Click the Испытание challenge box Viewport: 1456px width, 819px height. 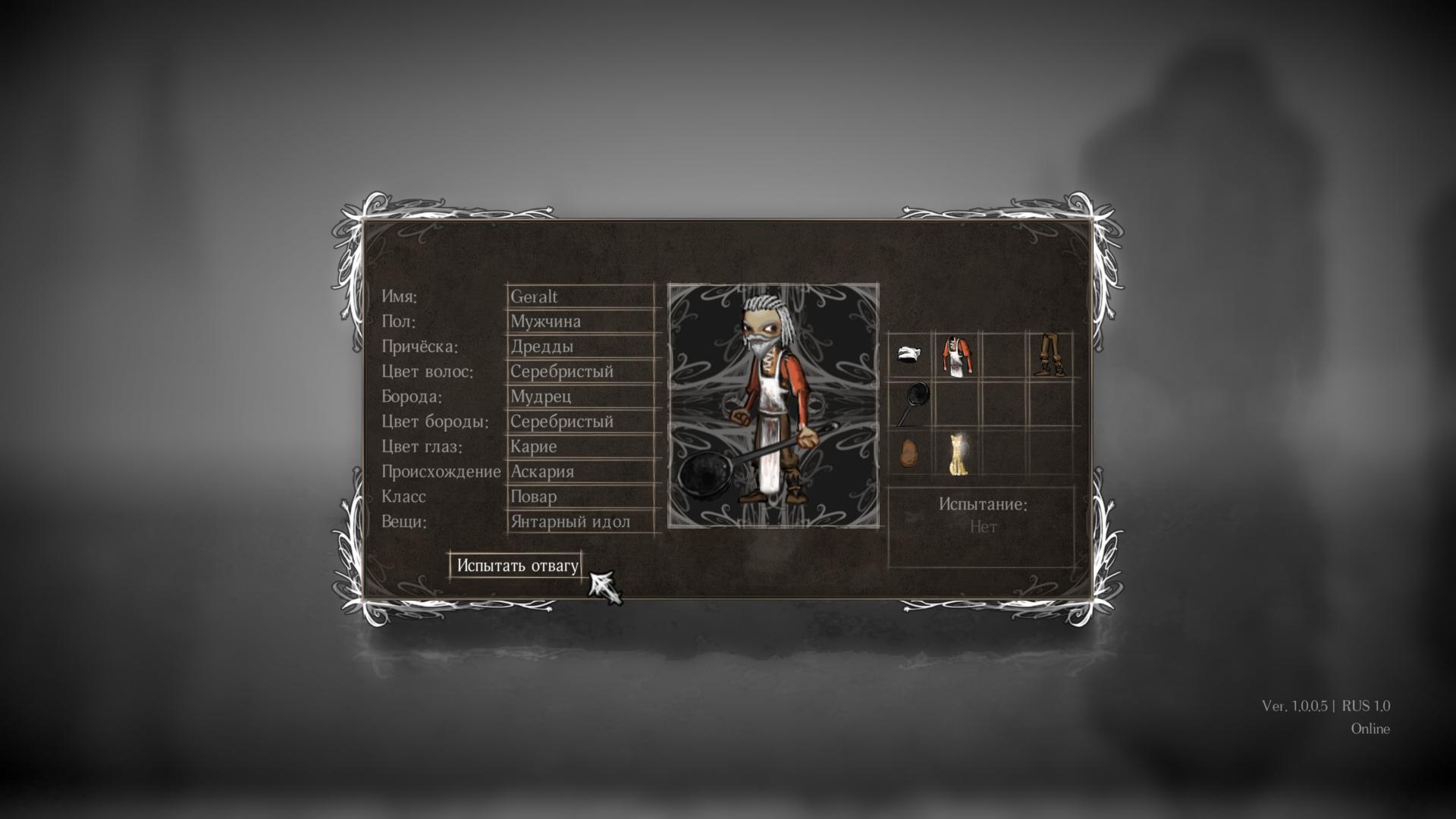[982, 526]
